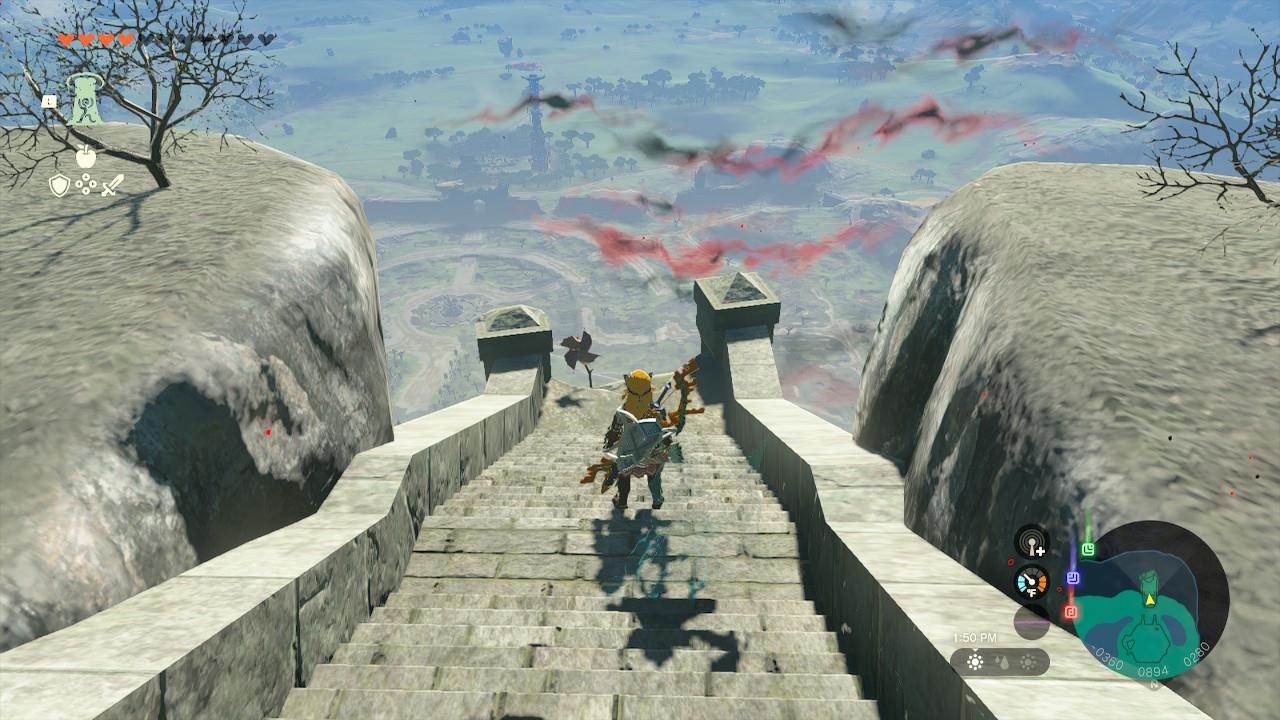Check the temperature gauge icon
The height and width of the screenshot is (720, 1280).
[1031, 582]
